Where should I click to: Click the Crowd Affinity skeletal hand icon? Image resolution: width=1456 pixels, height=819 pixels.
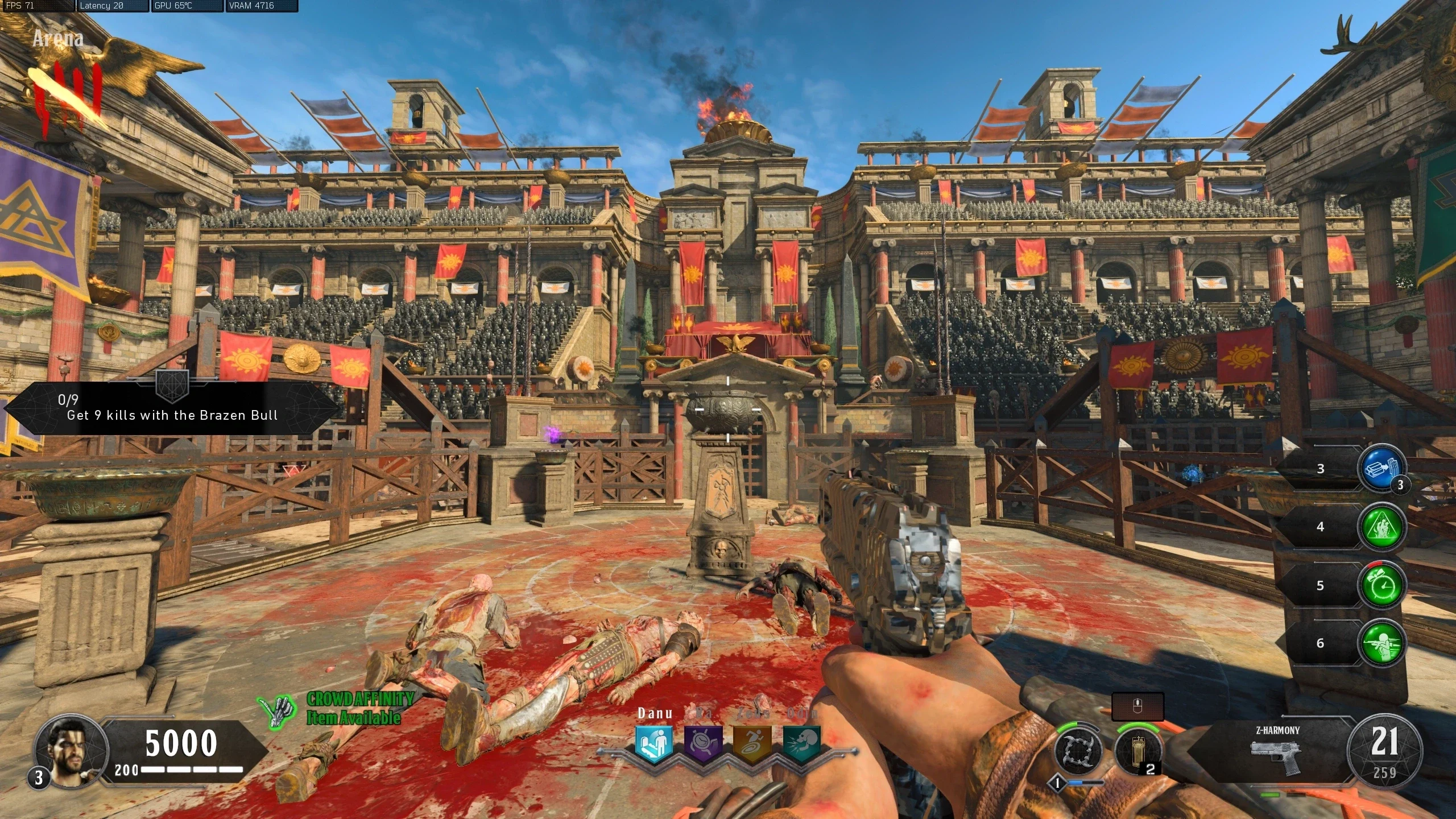click(278, 710)
